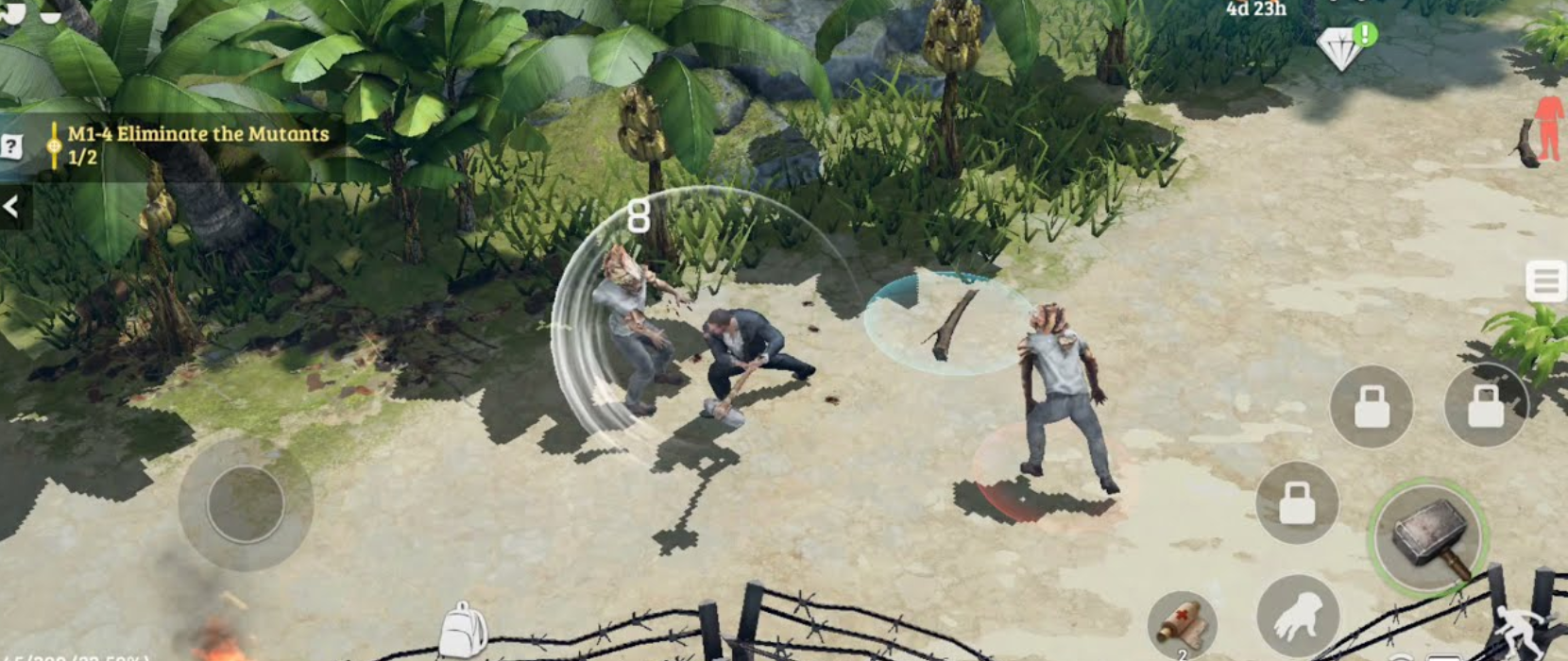Open the Eliminate the Mutants quest tracker
The height and width of the screenshot is (661, 1568).
coord(198,144)
